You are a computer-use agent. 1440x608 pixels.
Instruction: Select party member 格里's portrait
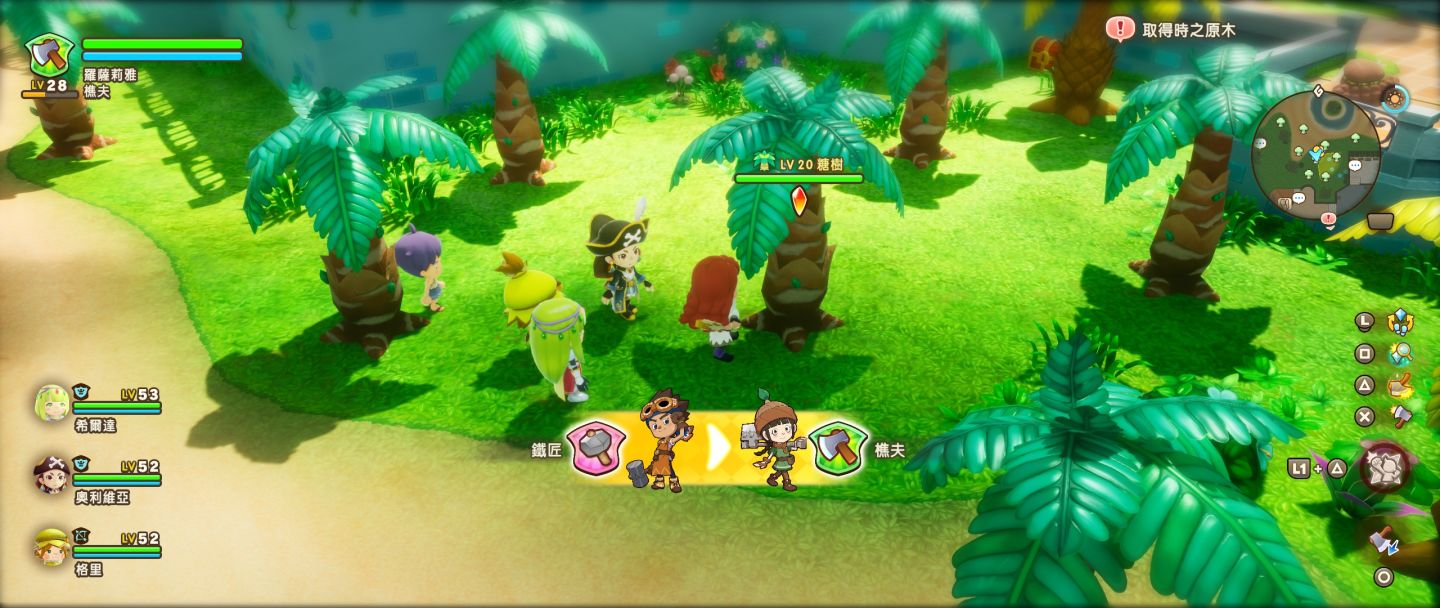point(52,546)
